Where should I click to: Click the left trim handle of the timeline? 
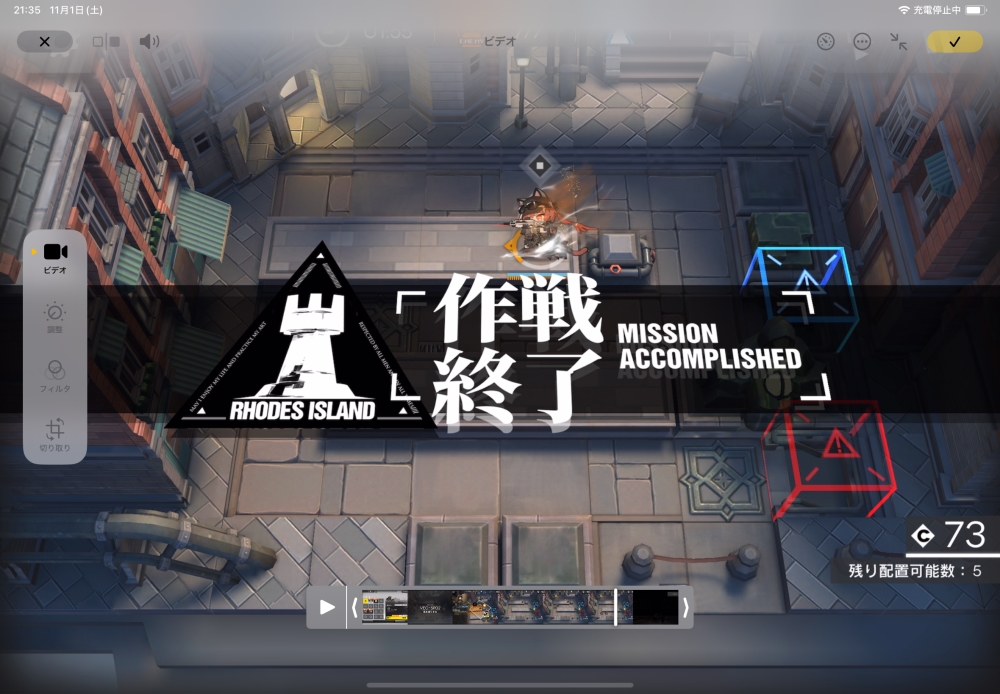[354, 607]
